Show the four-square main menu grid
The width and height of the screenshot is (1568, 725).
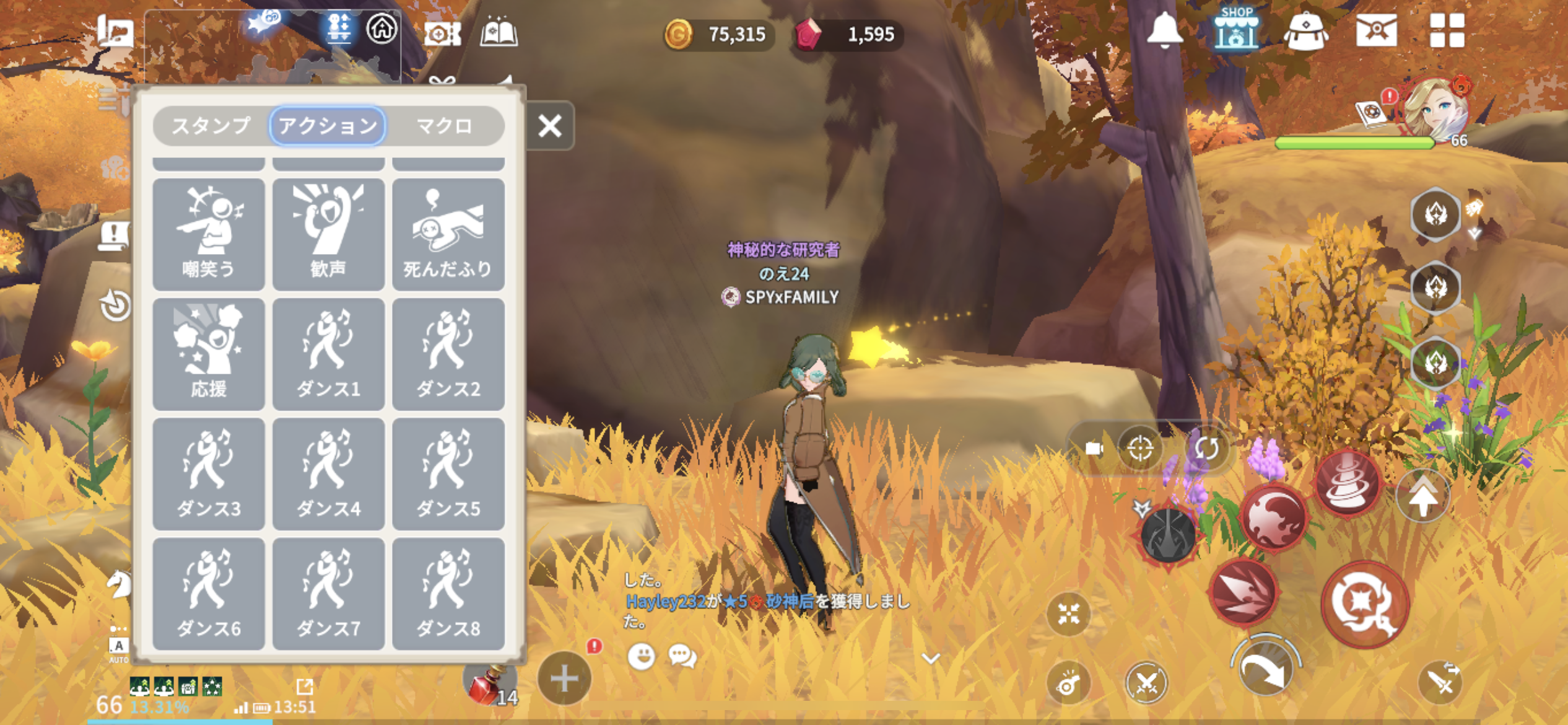pos(1447,30)
